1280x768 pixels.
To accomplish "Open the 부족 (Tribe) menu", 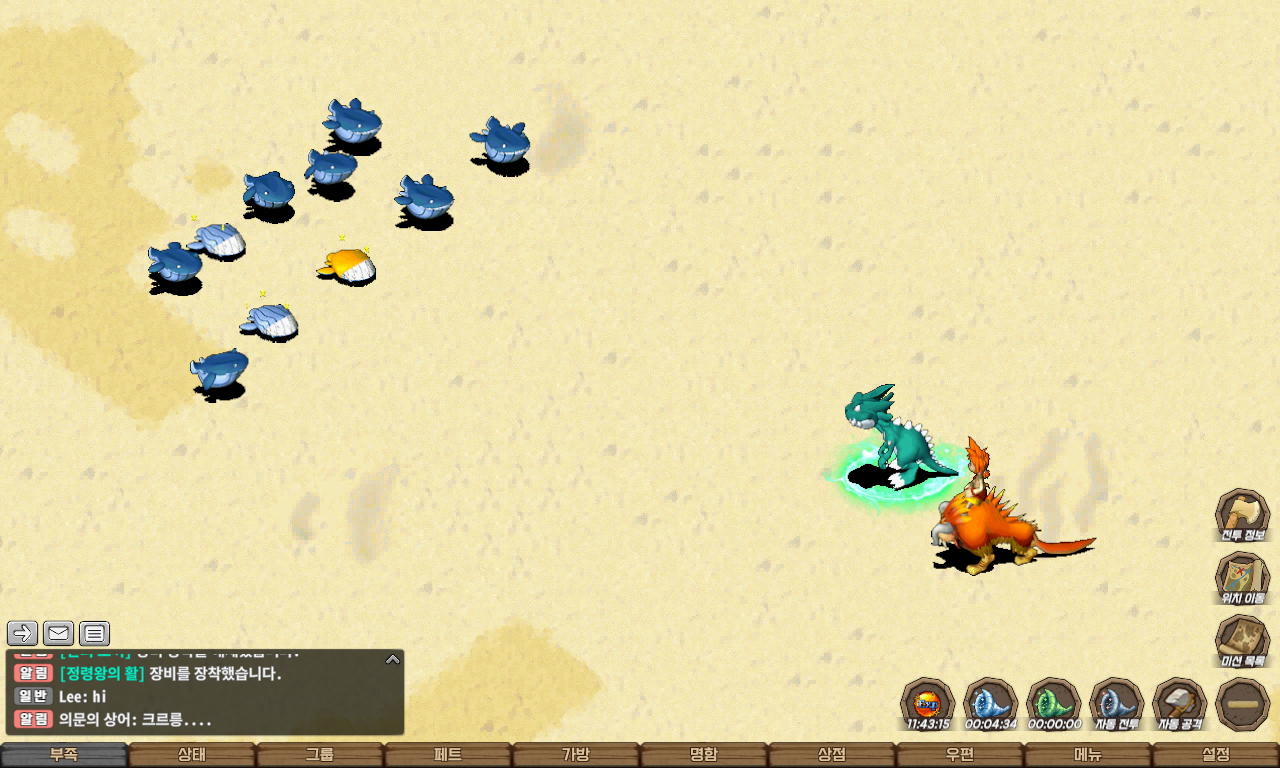I will click(x=64, y=755).
